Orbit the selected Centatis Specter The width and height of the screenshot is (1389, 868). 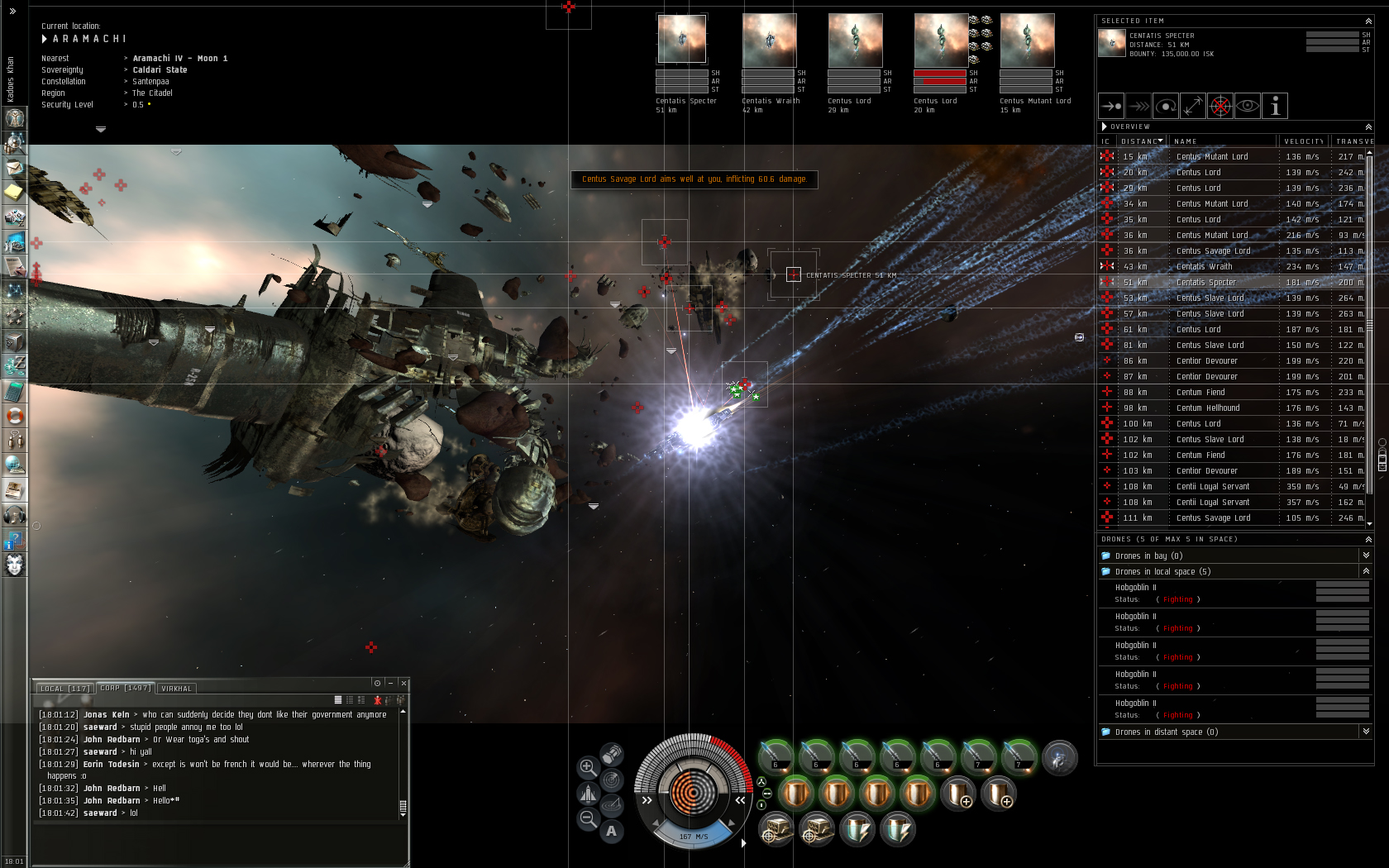point(1166,106)
